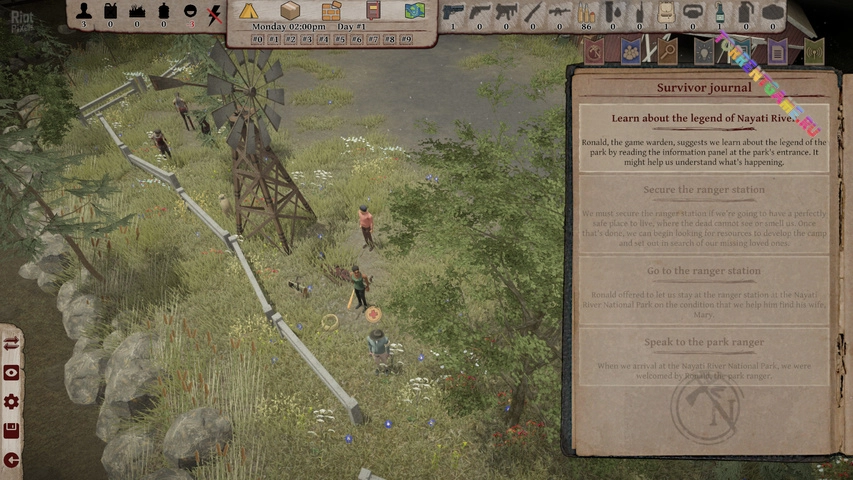Open the green map icon
Image resolution: width=853 pixels, height=480 pixels.
414,11
